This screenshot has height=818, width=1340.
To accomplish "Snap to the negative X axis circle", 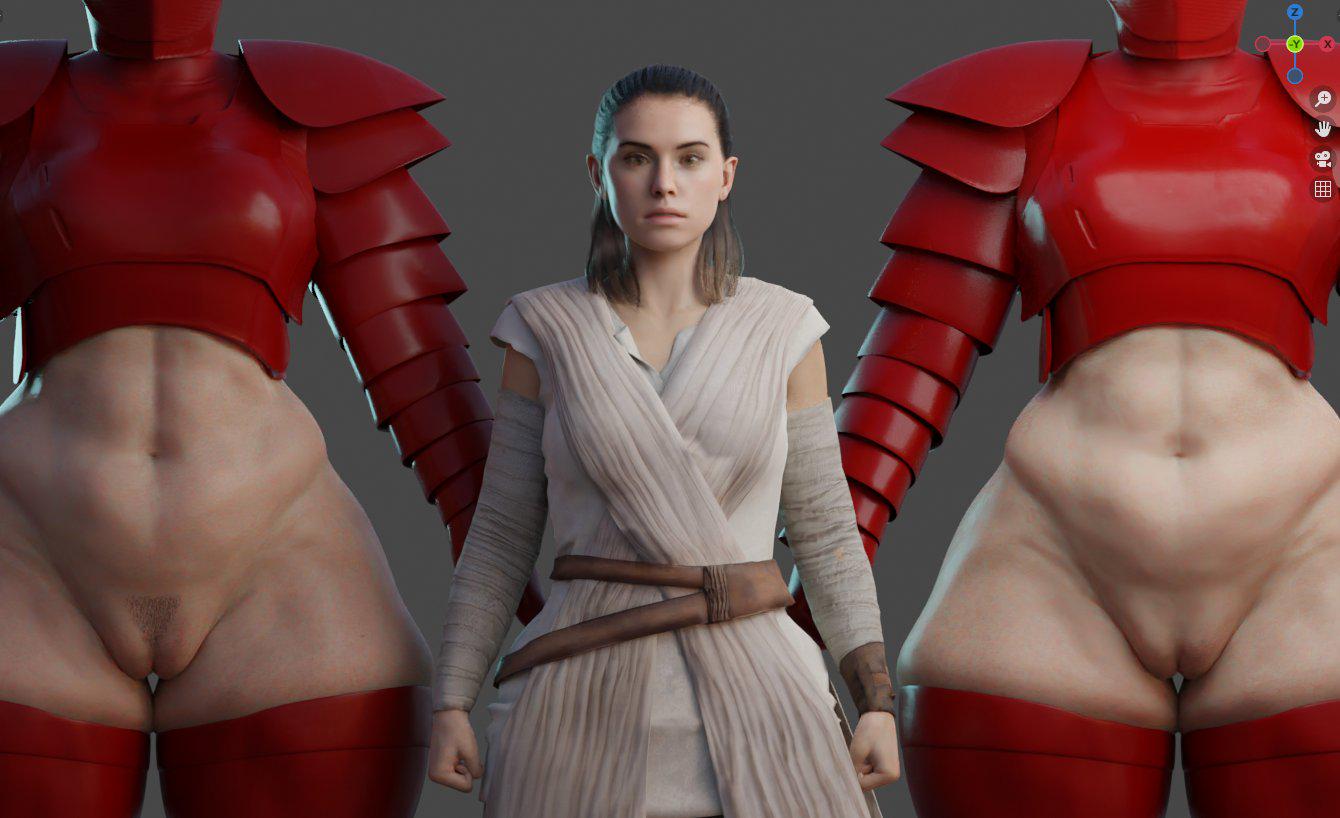I will [1263, 44].
